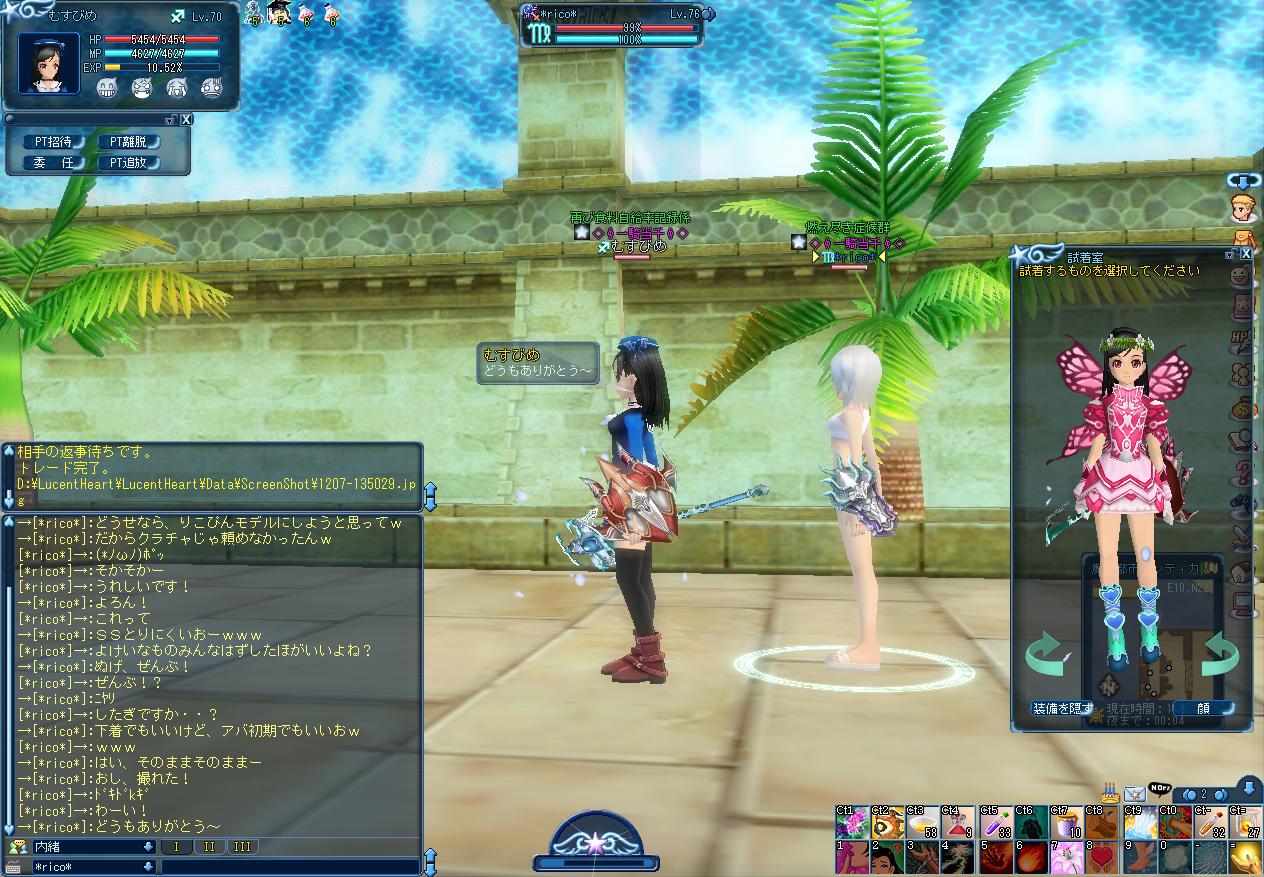
Task: Open the mail envelope icon
Action: click(x=1135, y=793)
